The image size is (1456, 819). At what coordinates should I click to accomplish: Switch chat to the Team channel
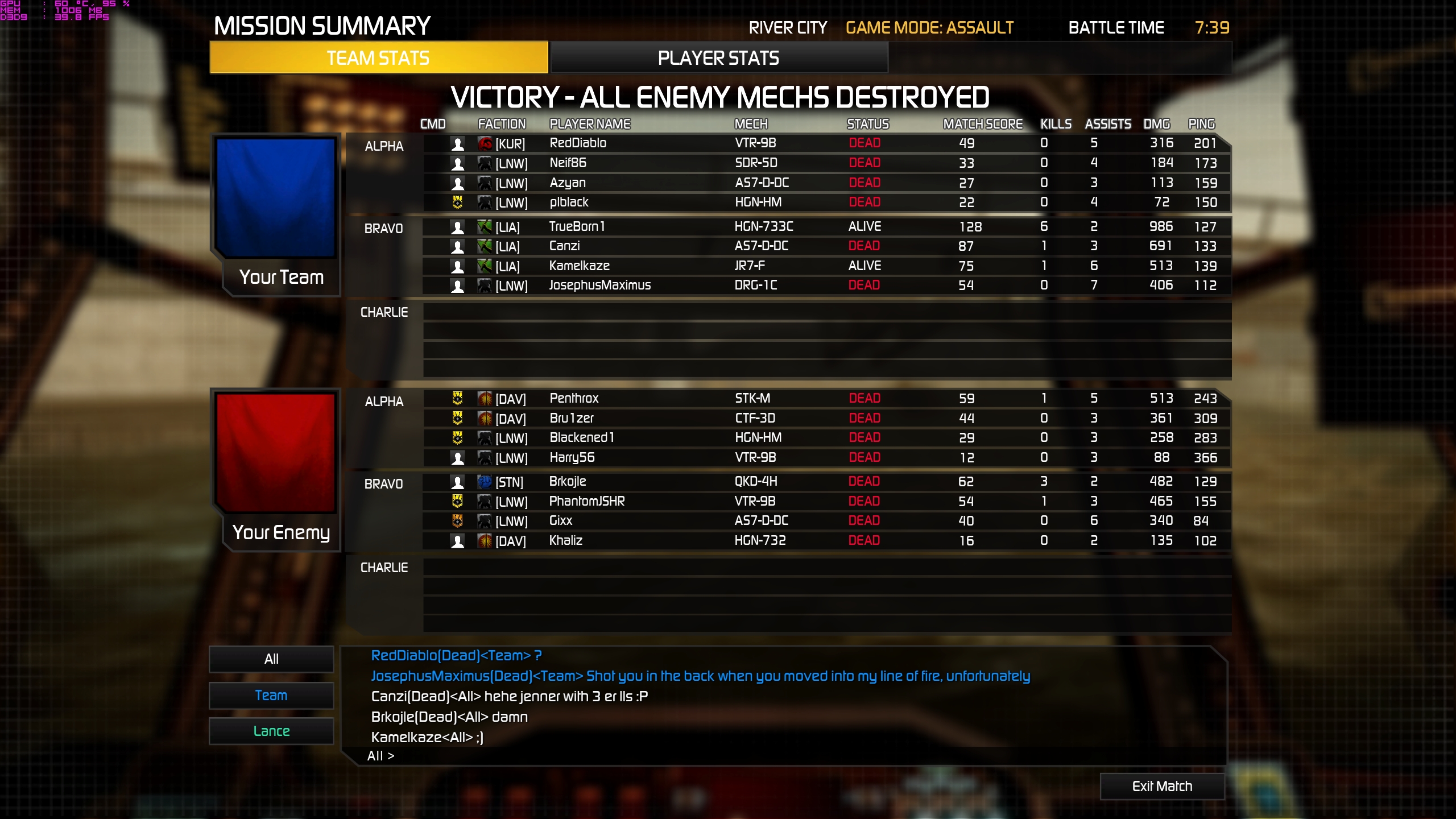click(271, 695)
